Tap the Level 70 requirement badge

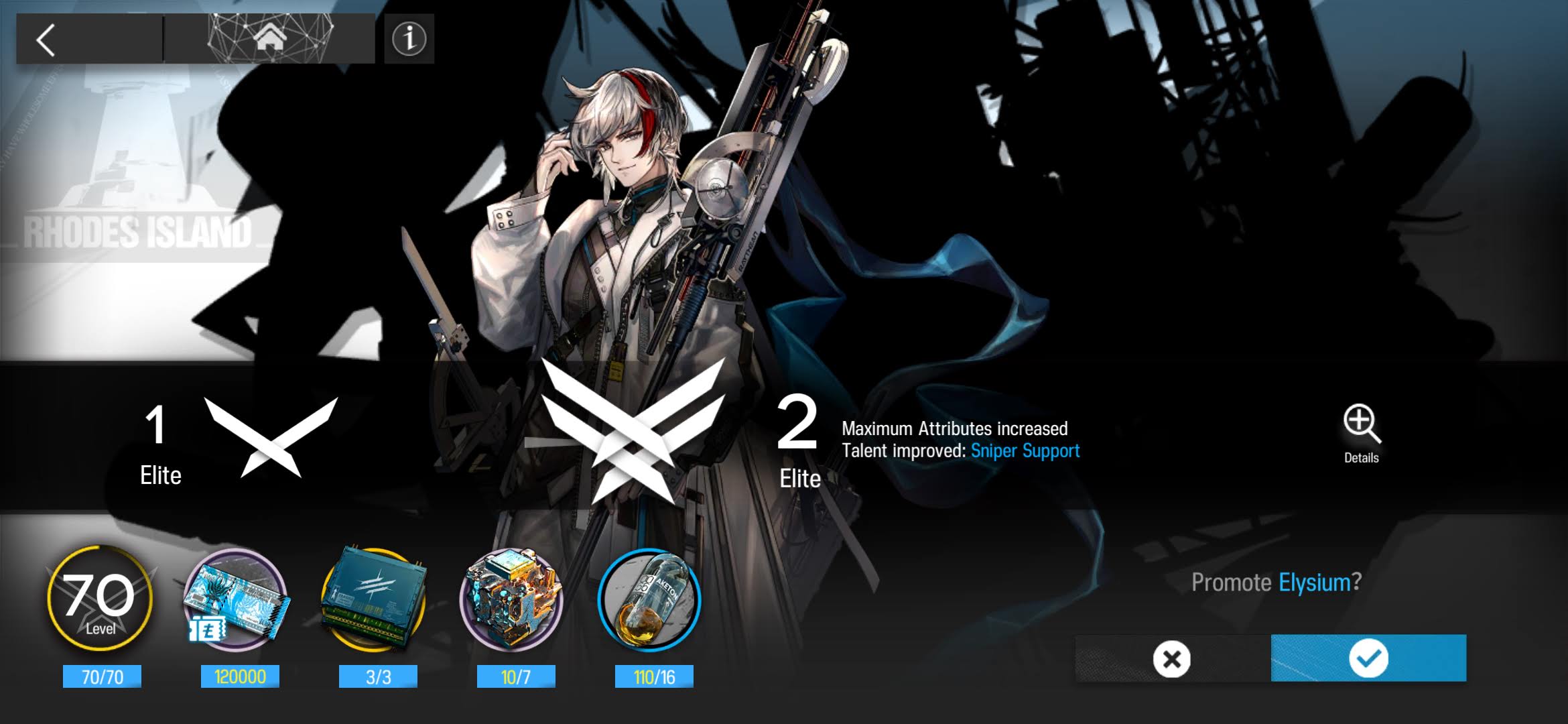(101, 599)
